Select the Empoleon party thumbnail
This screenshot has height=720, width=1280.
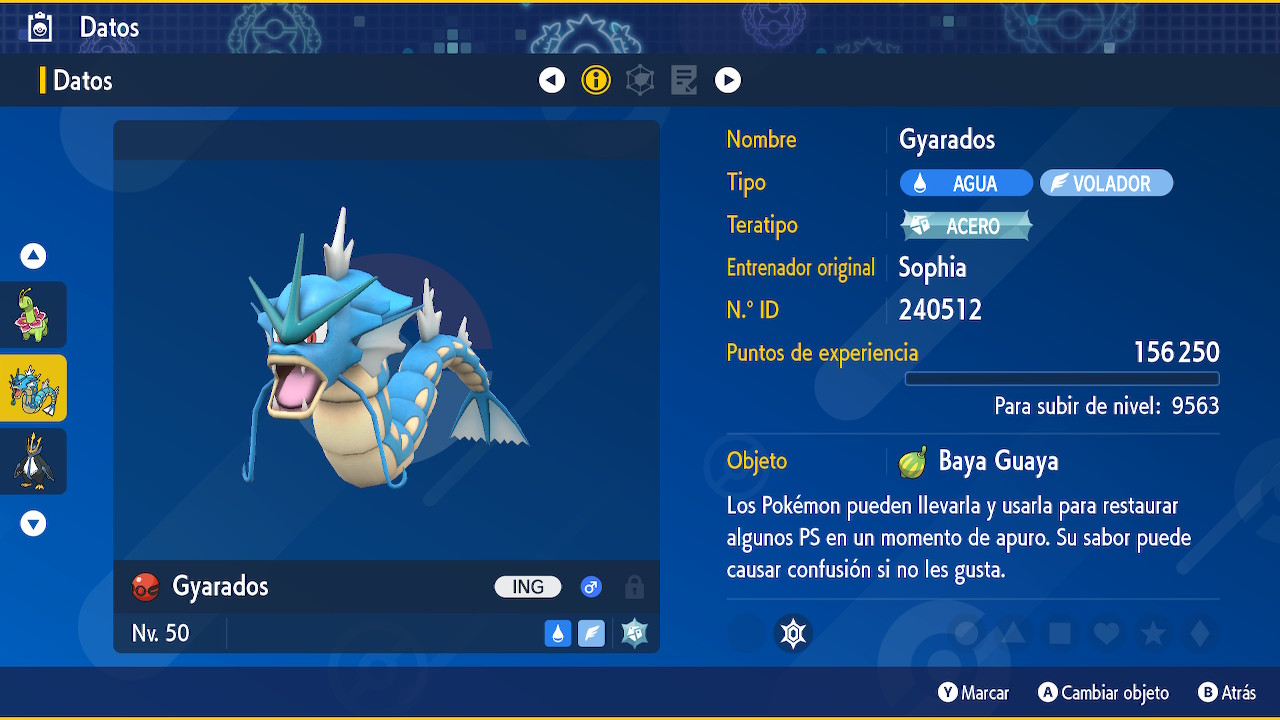click(x=34, y=461)
